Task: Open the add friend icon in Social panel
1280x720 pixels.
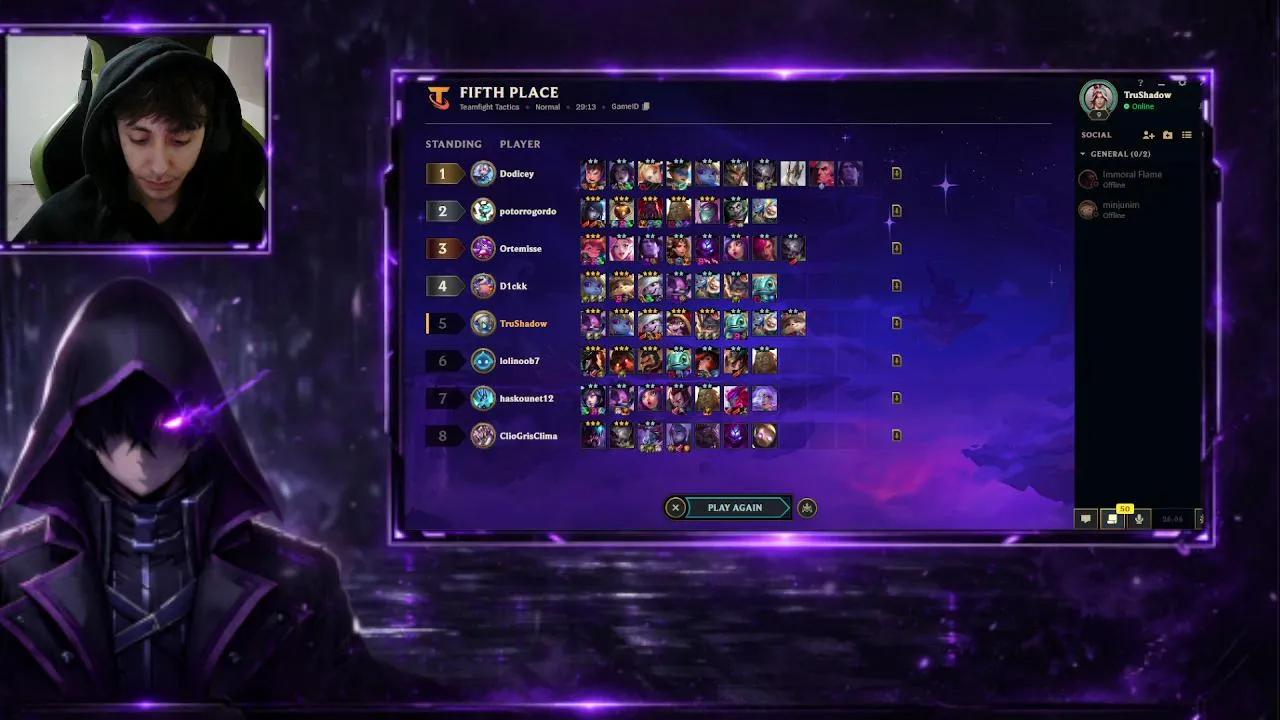Action: [x=1148, y=135]
